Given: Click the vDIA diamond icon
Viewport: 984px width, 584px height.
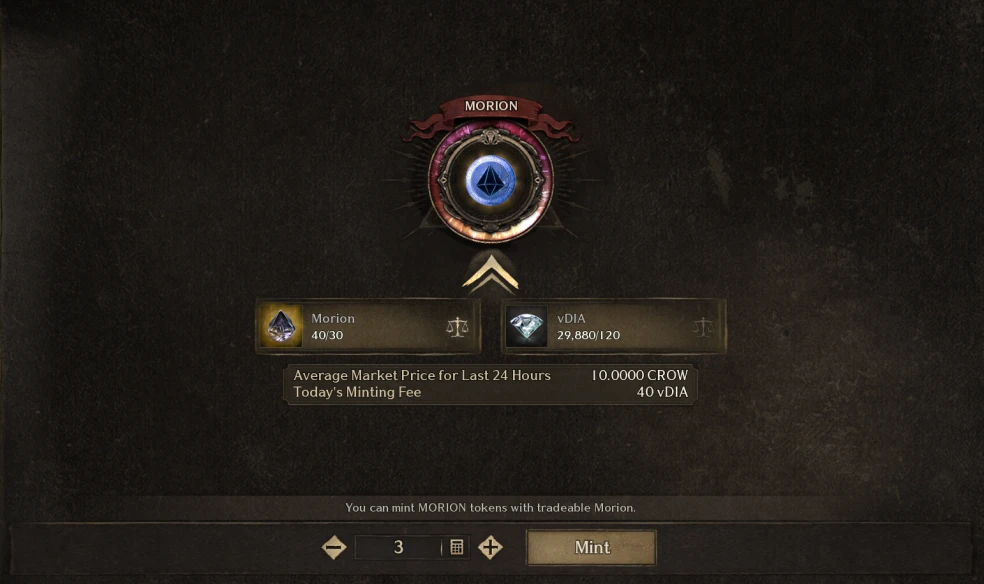Looking at the screenshot, I should pyautogui.click(x=526, y=326).
